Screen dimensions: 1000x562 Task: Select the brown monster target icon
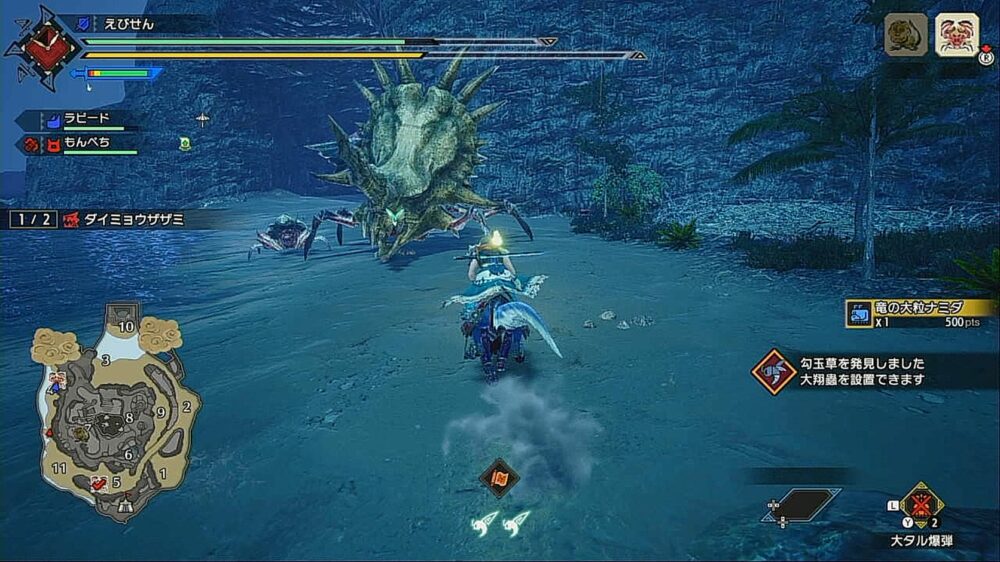906,35
